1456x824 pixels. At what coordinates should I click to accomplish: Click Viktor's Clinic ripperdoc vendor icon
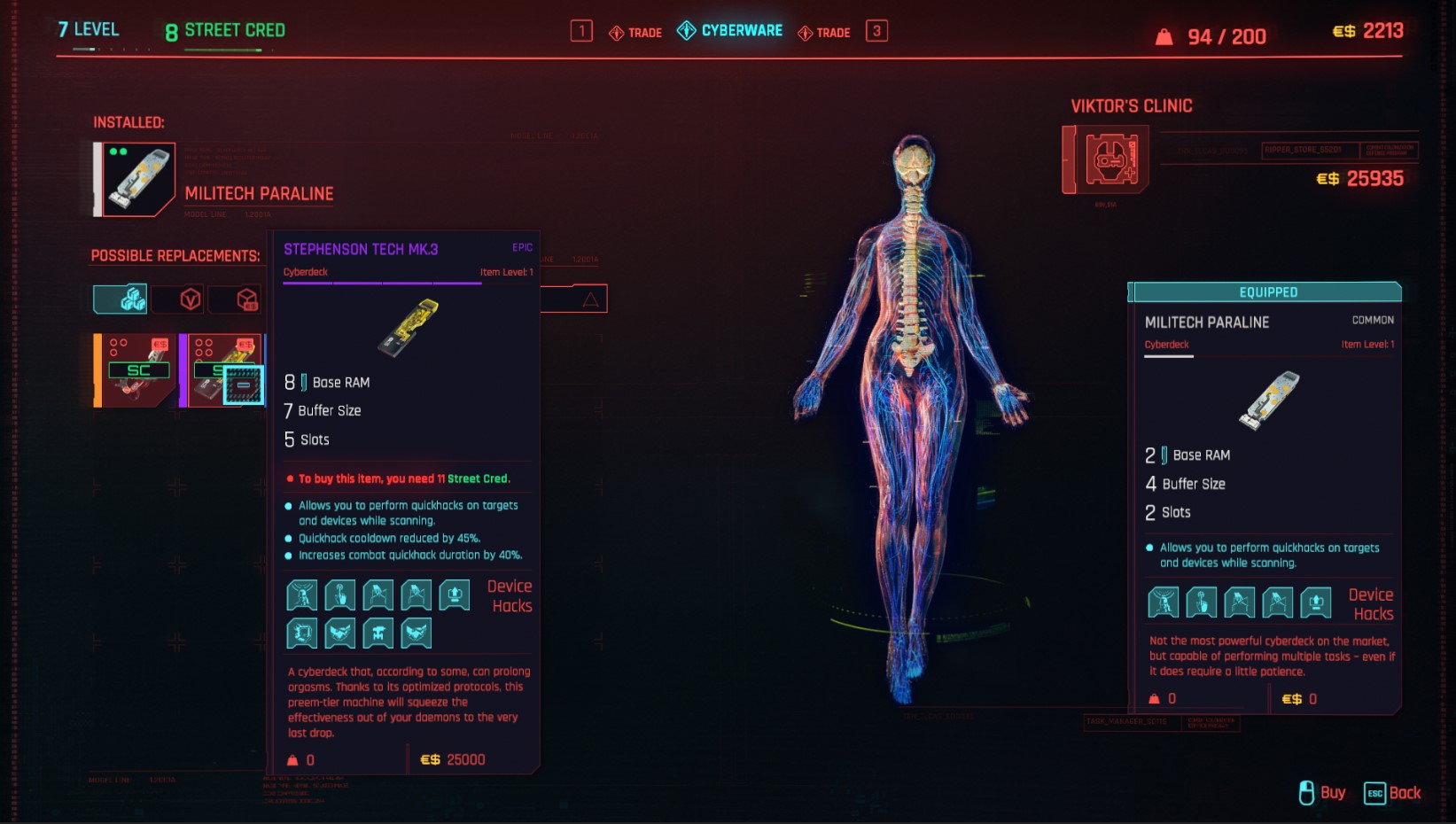click(x=1106, y=159)
